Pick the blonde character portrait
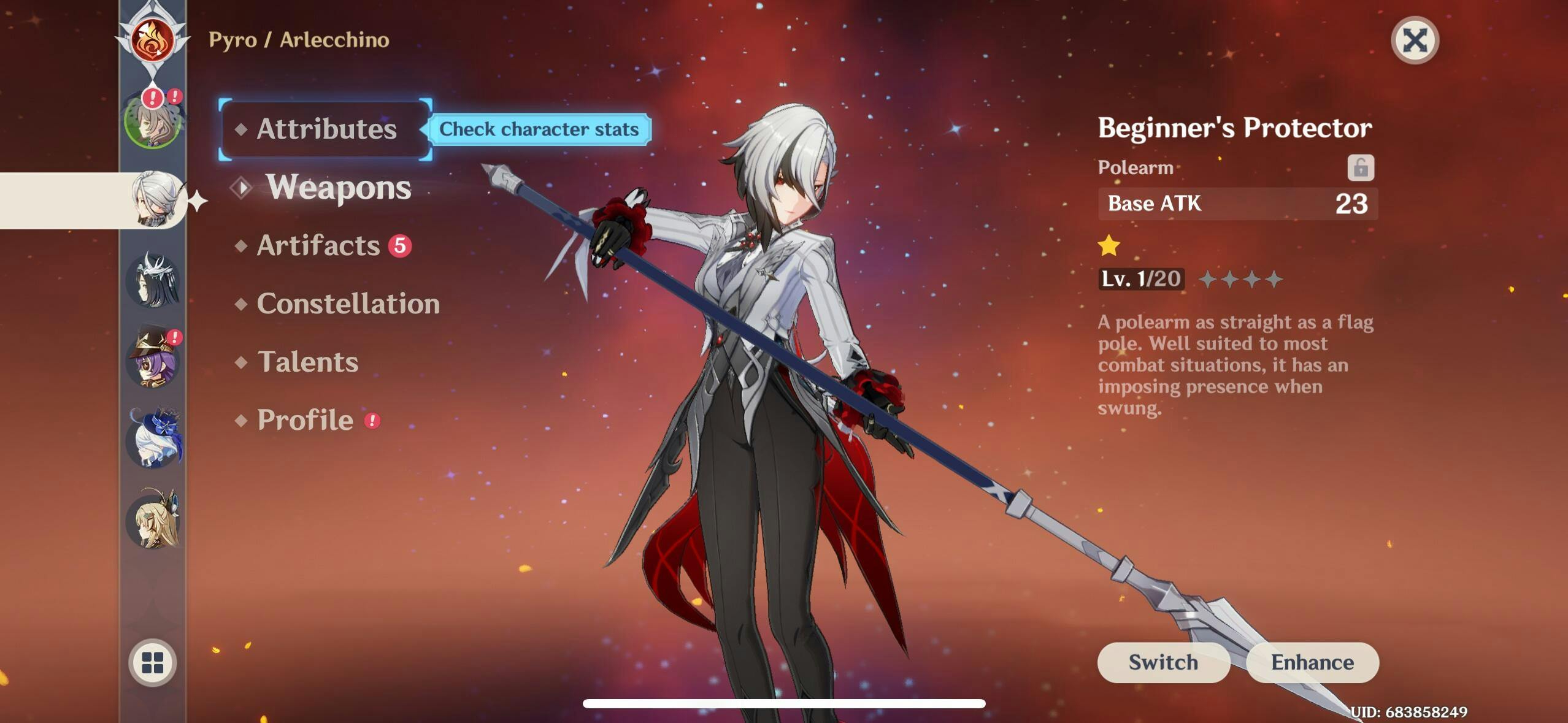This screenshot has height=723, width=1568. point(153,520)
